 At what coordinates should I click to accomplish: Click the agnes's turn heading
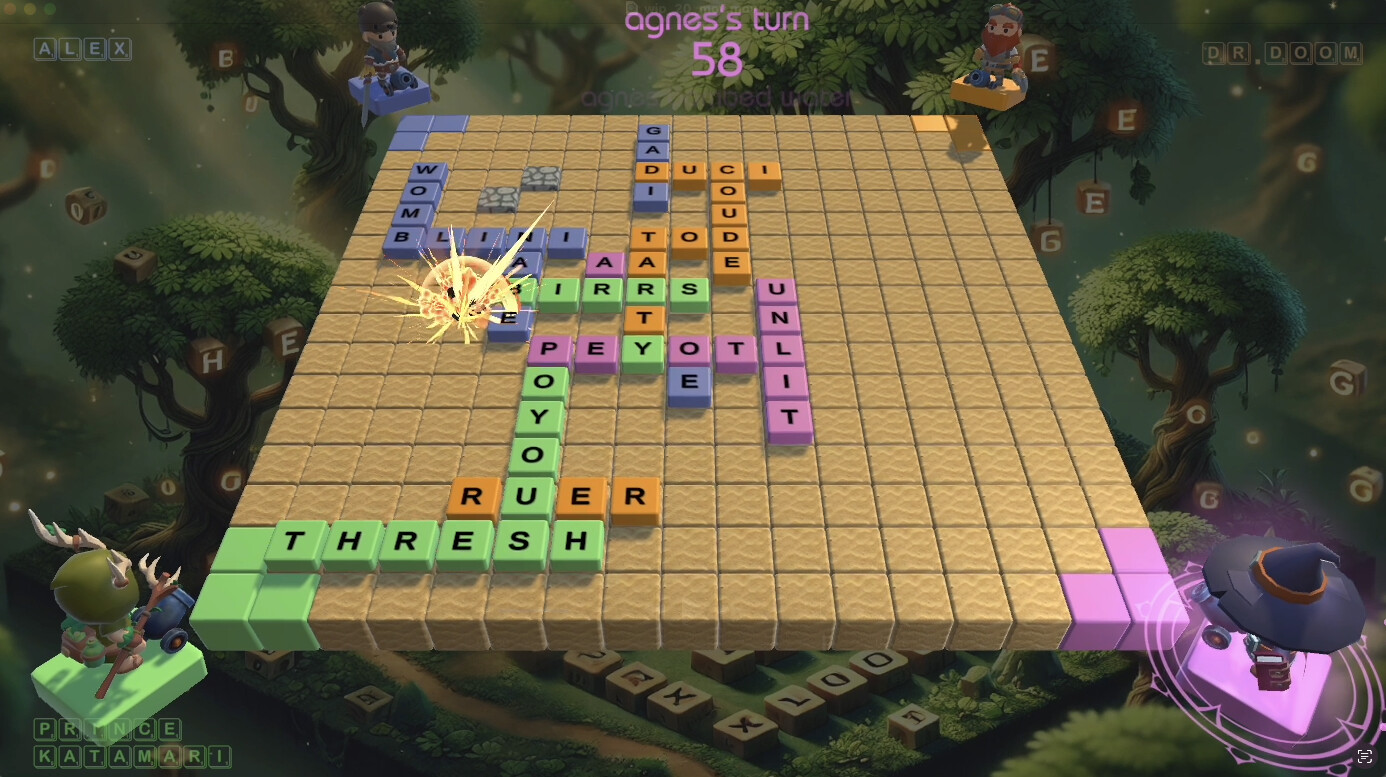click(716, 20)
